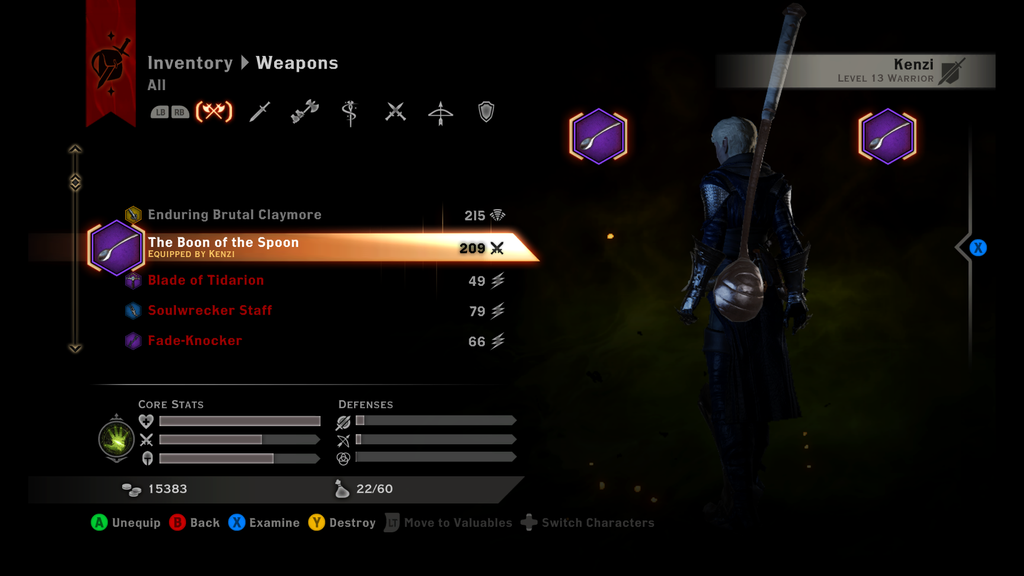Filter the list by shields
The image size is (1024, 576).
pyautogui.click(x=486, y=112)
